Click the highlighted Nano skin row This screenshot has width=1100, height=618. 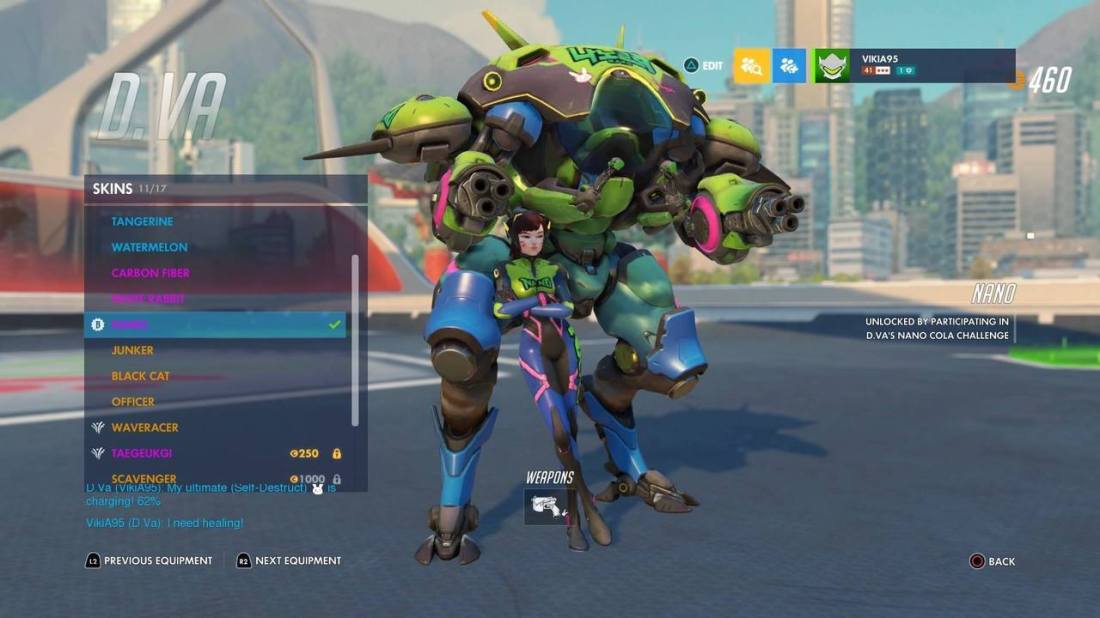[215, 325]
